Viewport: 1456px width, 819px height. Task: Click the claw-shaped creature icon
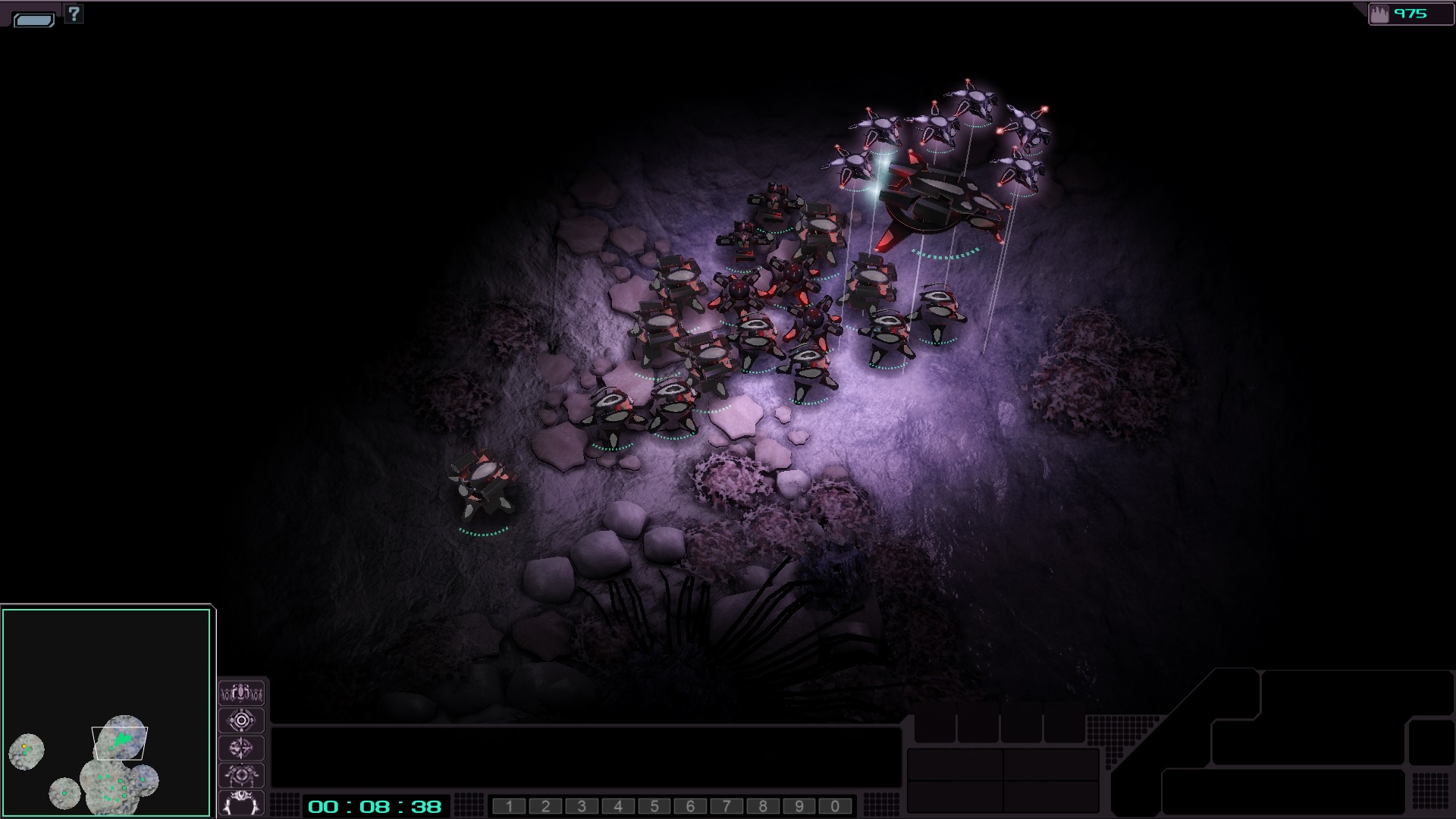(241, 802)
